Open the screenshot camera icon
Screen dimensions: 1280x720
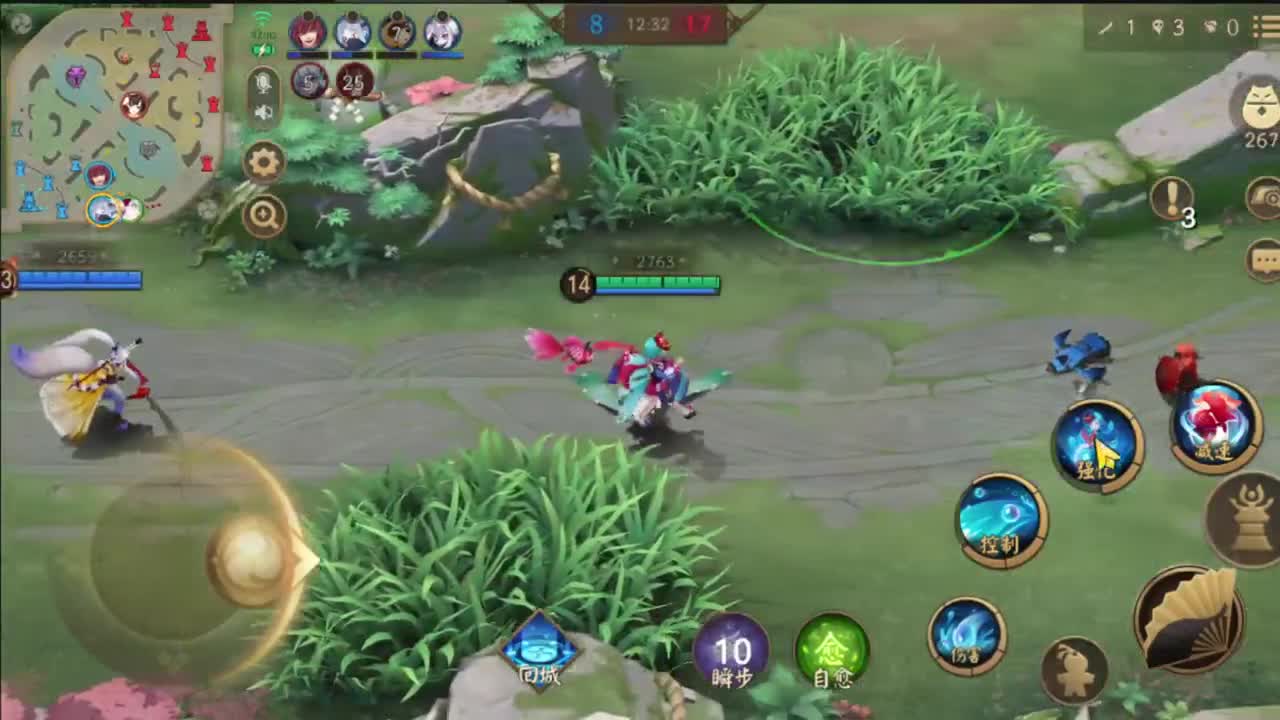[1268, 196]
